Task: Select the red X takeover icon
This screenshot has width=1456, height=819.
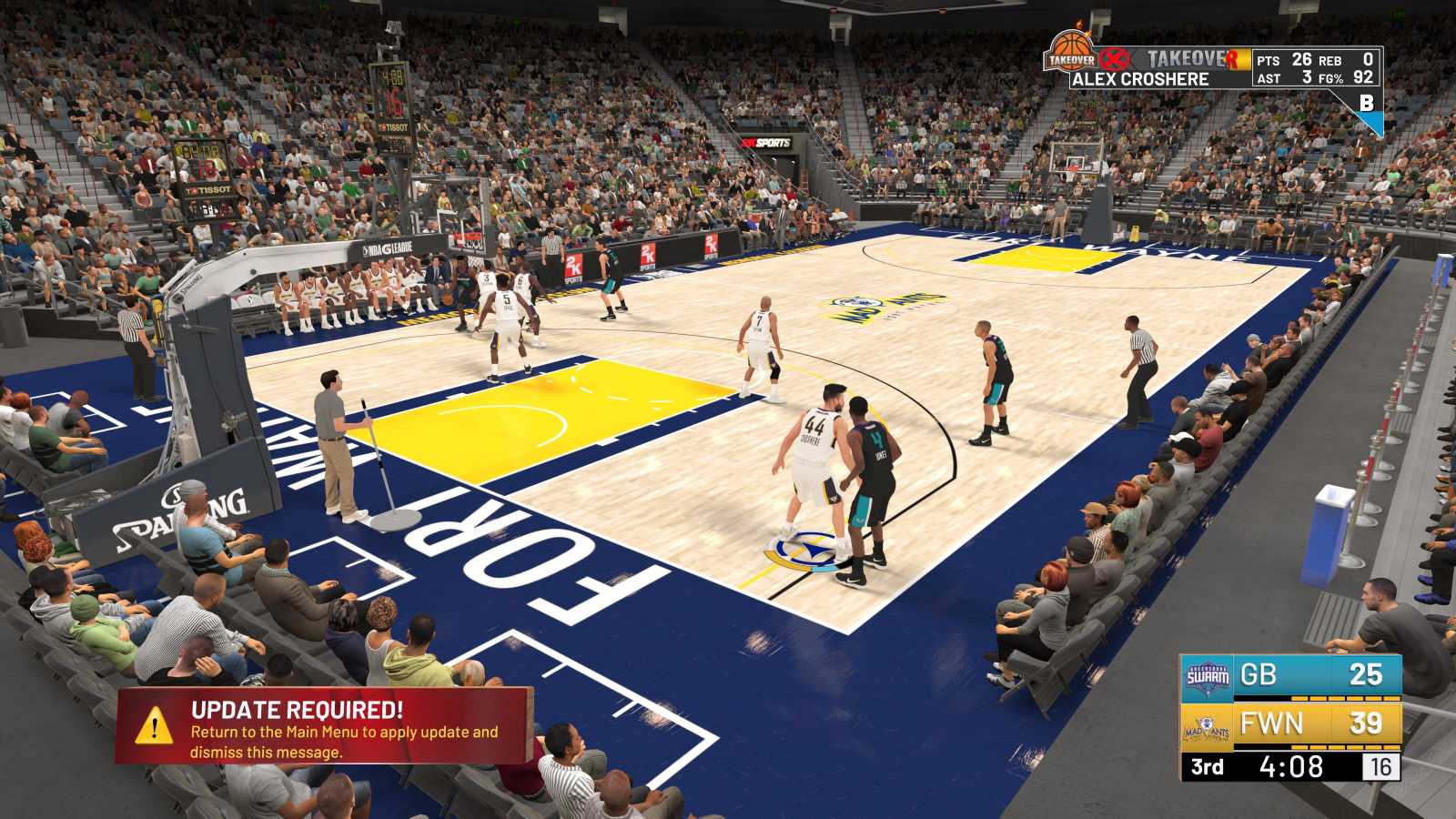Action: pyautogui.click(x=1114, y=59)
